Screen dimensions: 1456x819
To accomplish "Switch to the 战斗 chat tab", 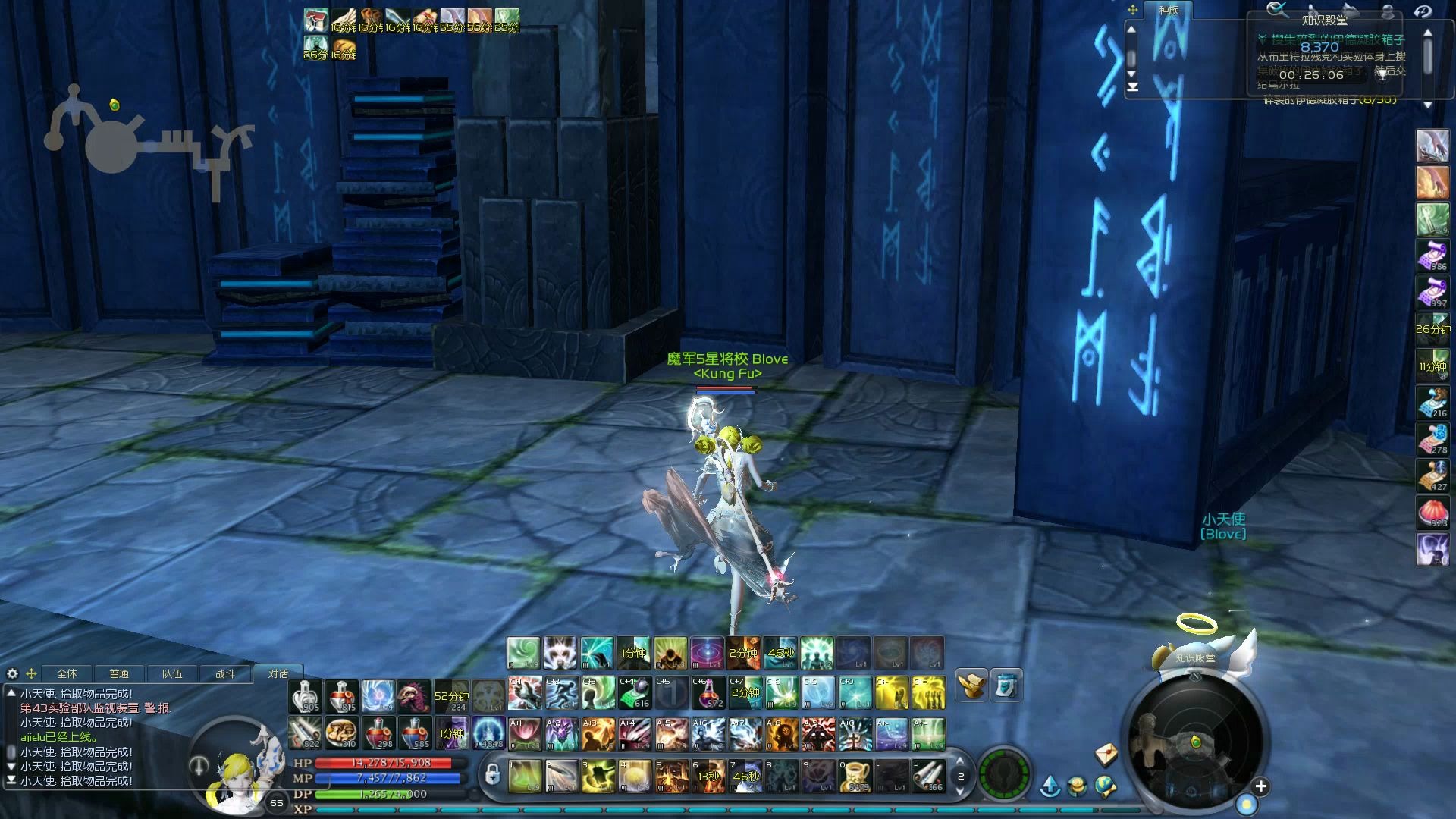I will [225, 673].
